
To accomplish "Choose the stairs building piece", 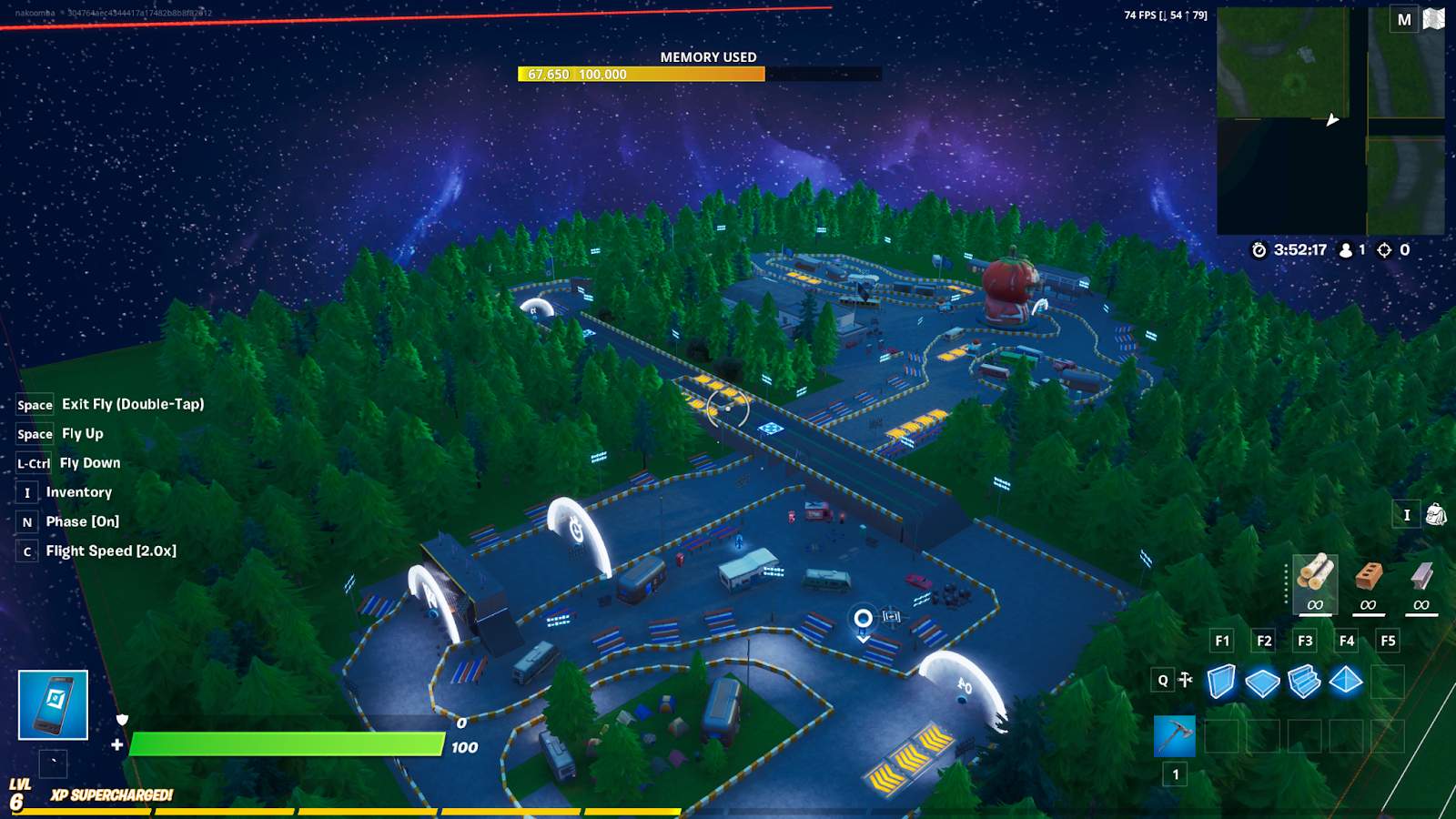I will tap(1304, 682).
